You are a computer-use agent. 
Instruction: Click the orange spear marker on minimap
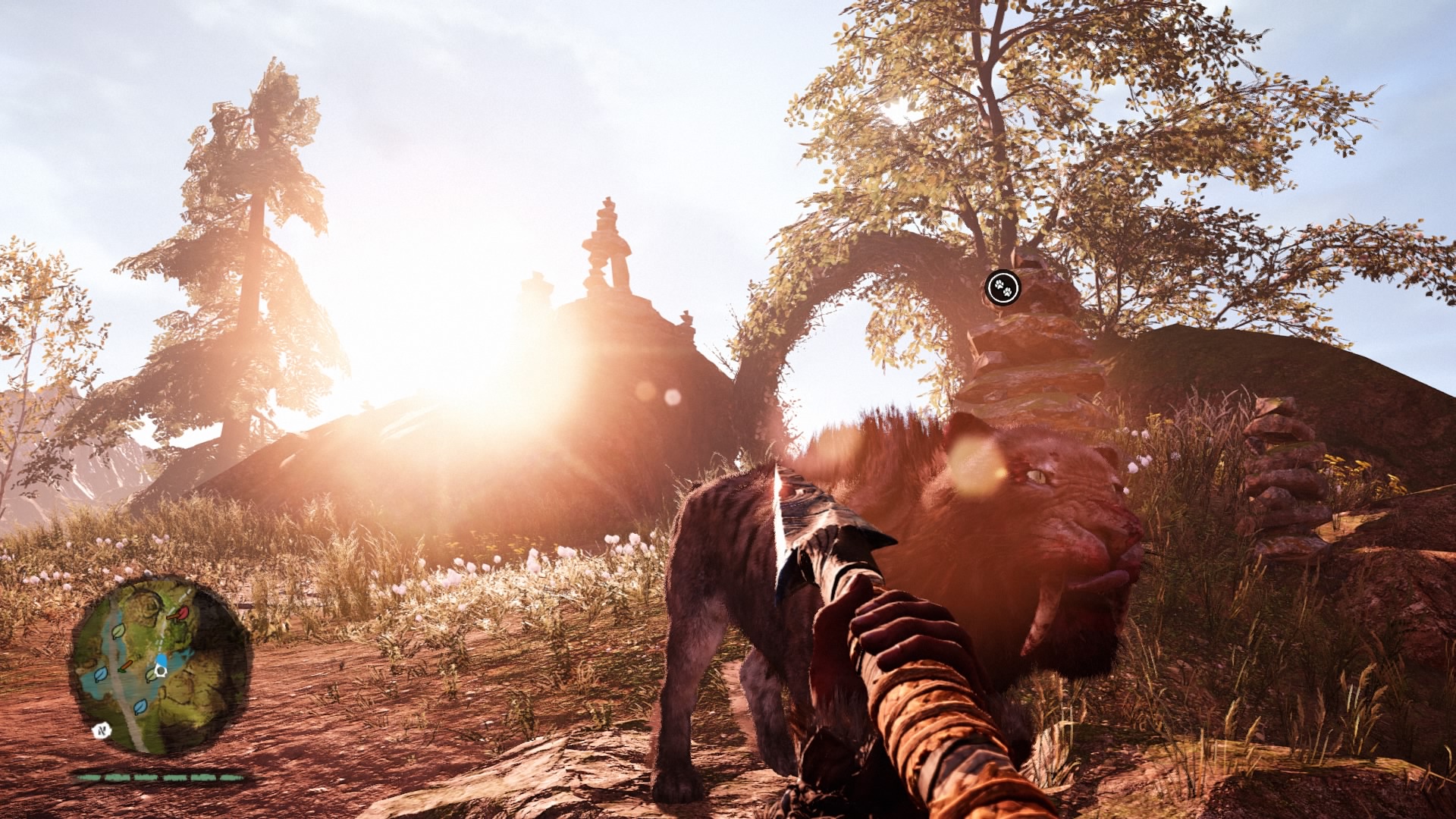point(126,666)
